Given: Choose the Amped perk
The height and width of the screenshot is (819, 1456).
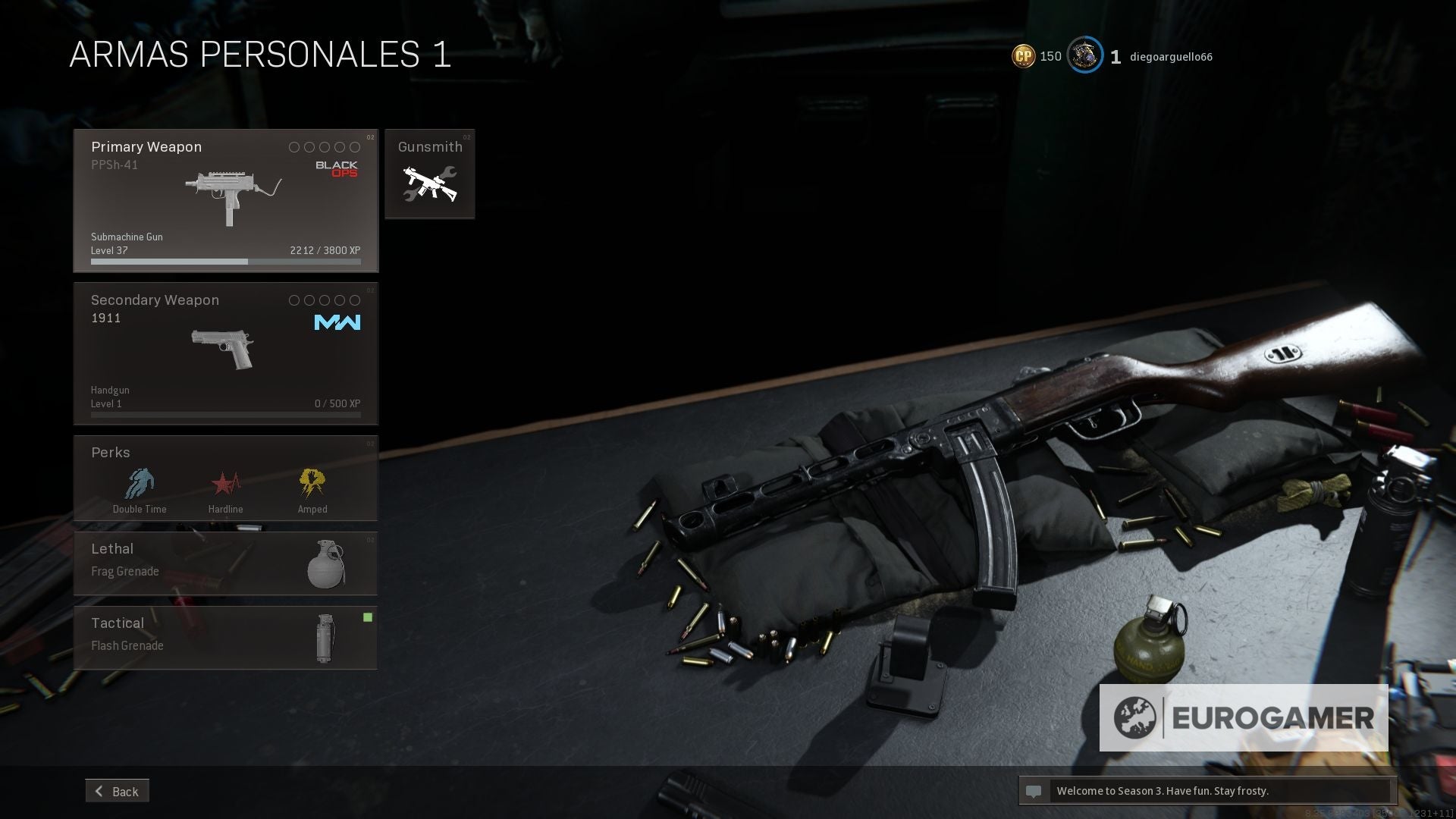Looking at the screenshot, I should 312,490.
